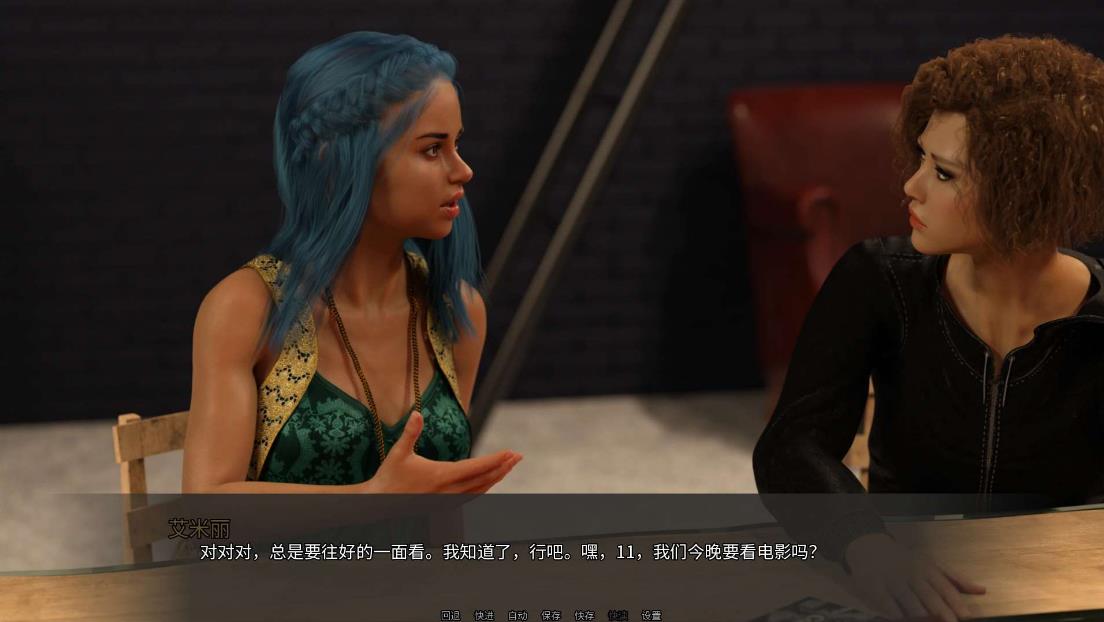Select the dimmed 快读 quick load button
The height and width of the screenshot is (622, 1104).
[618, 615]
